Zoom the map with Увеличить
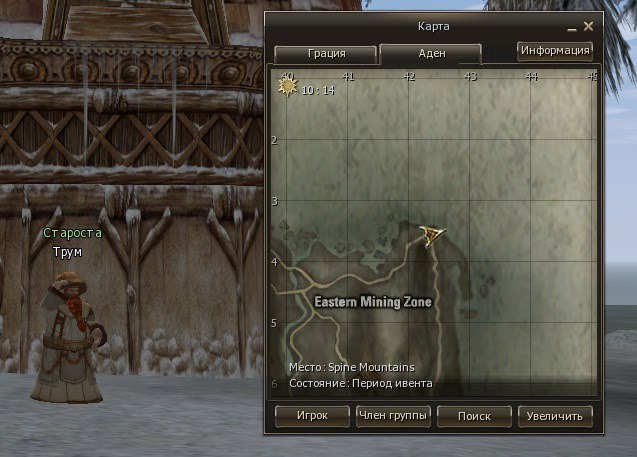Image resolution: width=637 pixels, height=457 pixels. click(555, 415)
